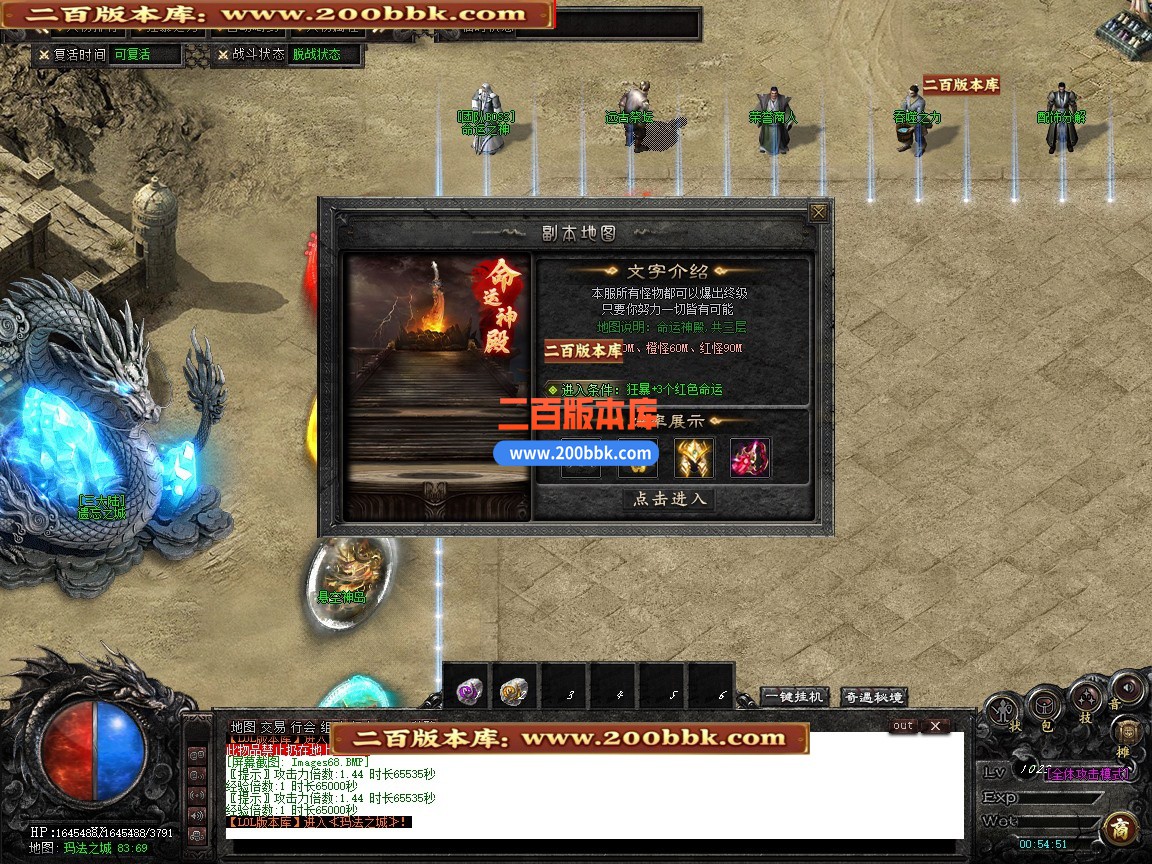Open the 奇遇秘境 secret realm button
1152x864 pixels.
pos(873,697)
